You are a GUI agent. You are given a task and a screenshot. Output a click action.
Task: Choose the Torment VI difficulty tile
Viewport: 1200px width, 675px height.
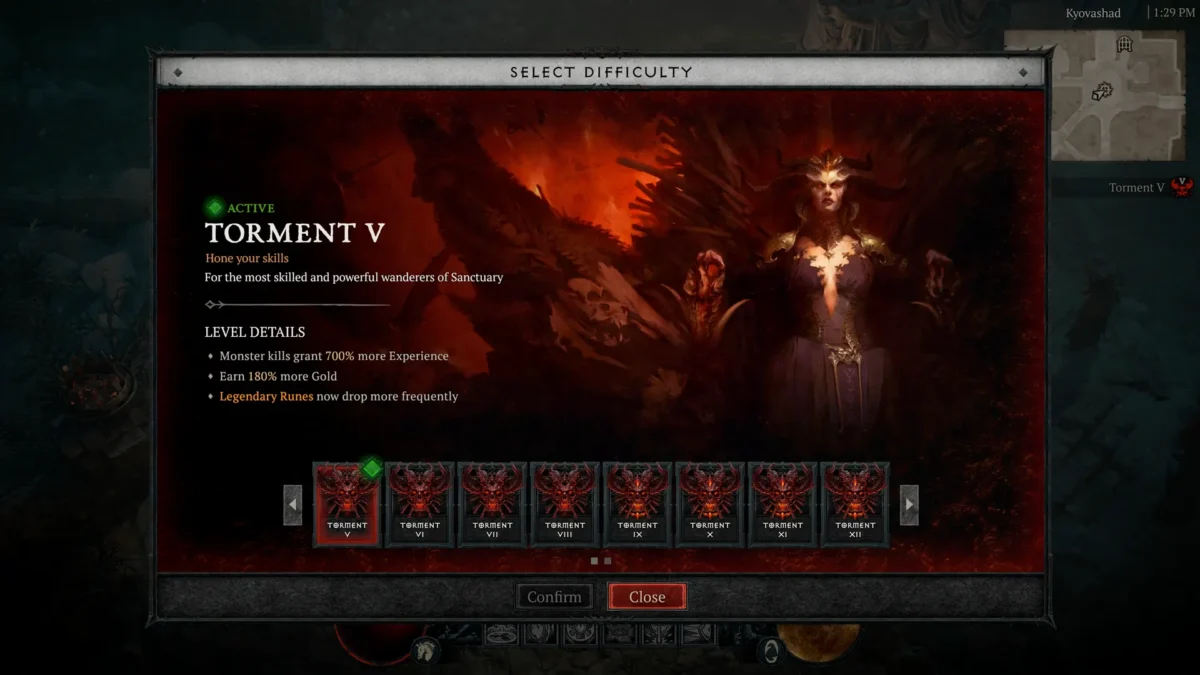420,504
